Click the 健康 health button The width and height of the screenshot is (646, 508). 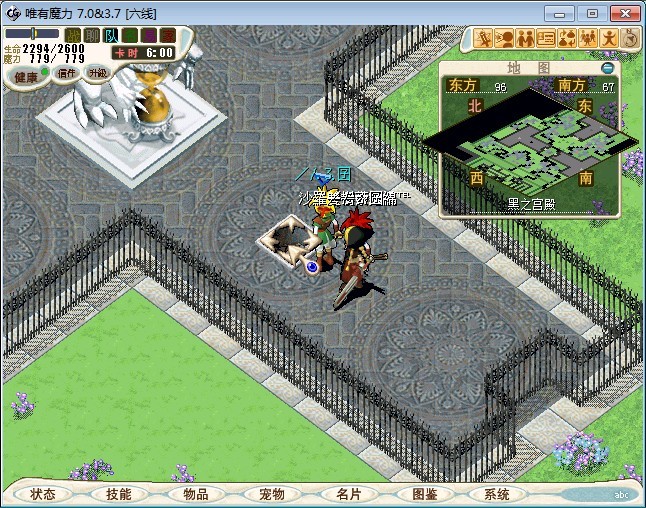[x=25, y=77]
